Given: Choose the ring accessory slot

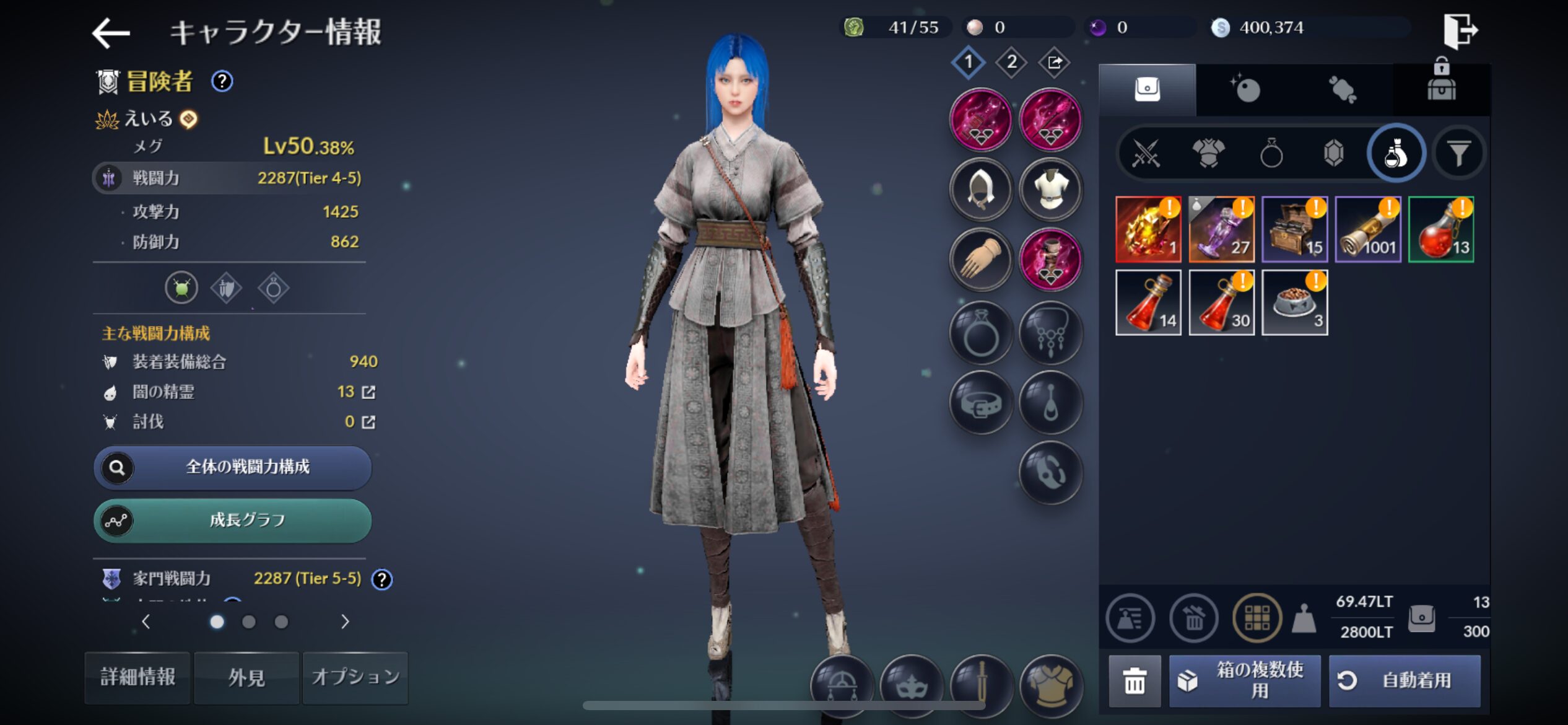Looking at the screenshot, I should pyautogui.click(x=981, y=333).
